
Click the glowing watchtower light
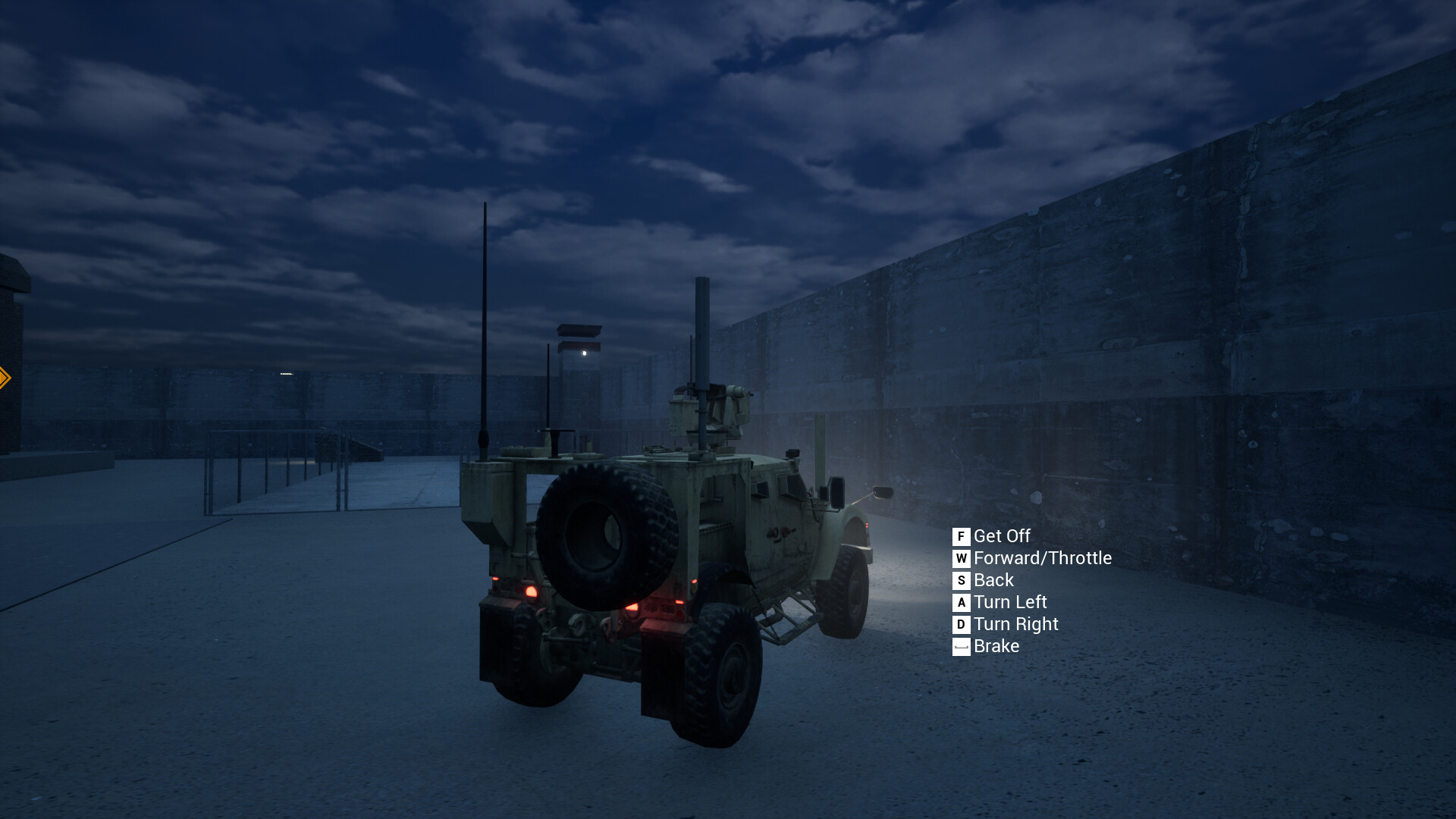point(584,354)
